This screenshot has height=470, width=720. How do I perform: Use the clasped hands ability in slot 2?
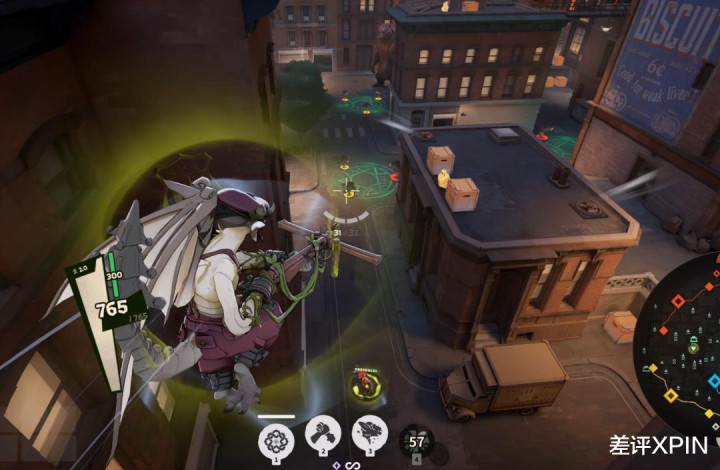323,433
